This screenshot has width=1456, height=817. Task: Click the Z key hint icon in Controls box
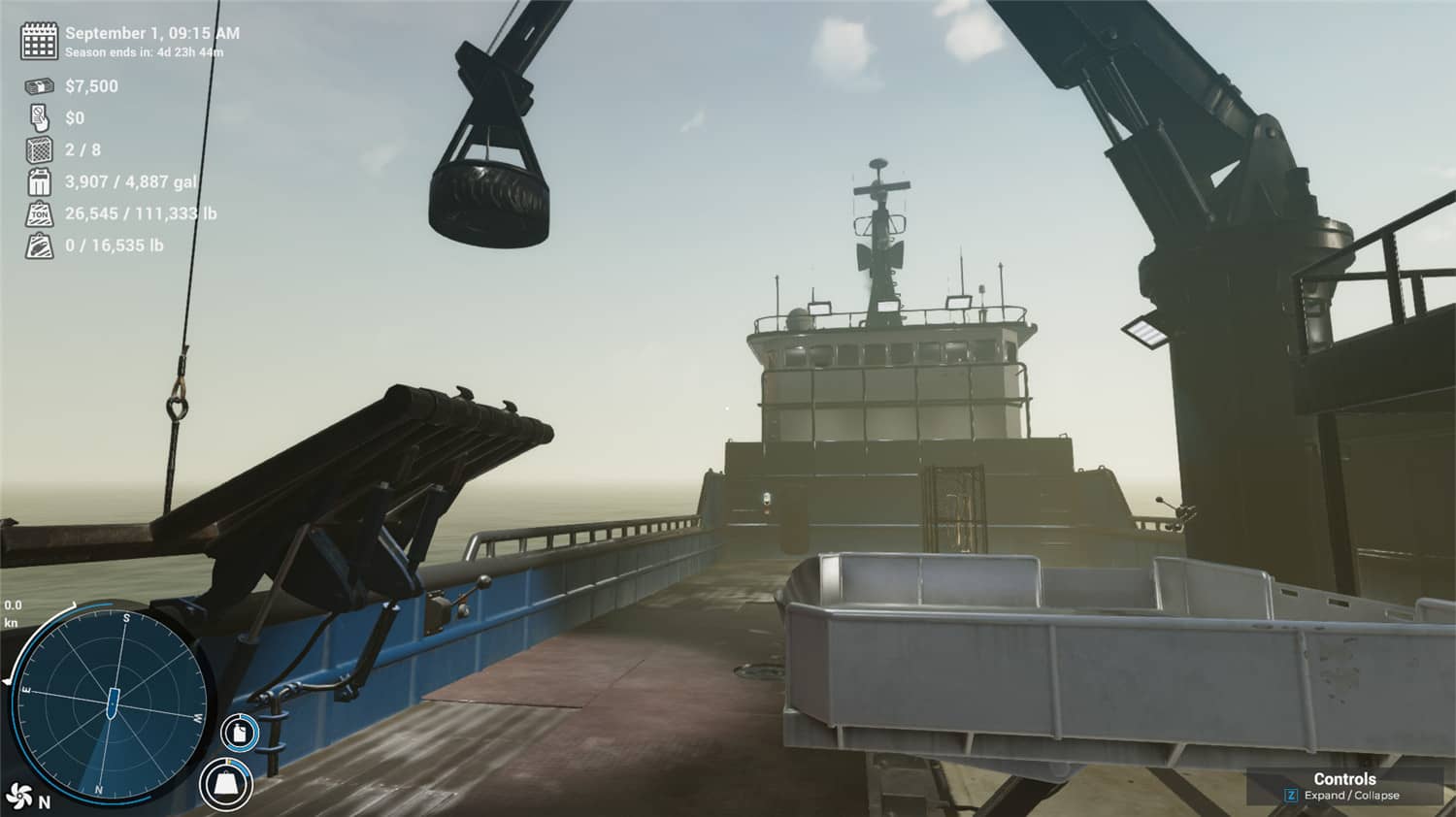click(x=1291, y=796)
